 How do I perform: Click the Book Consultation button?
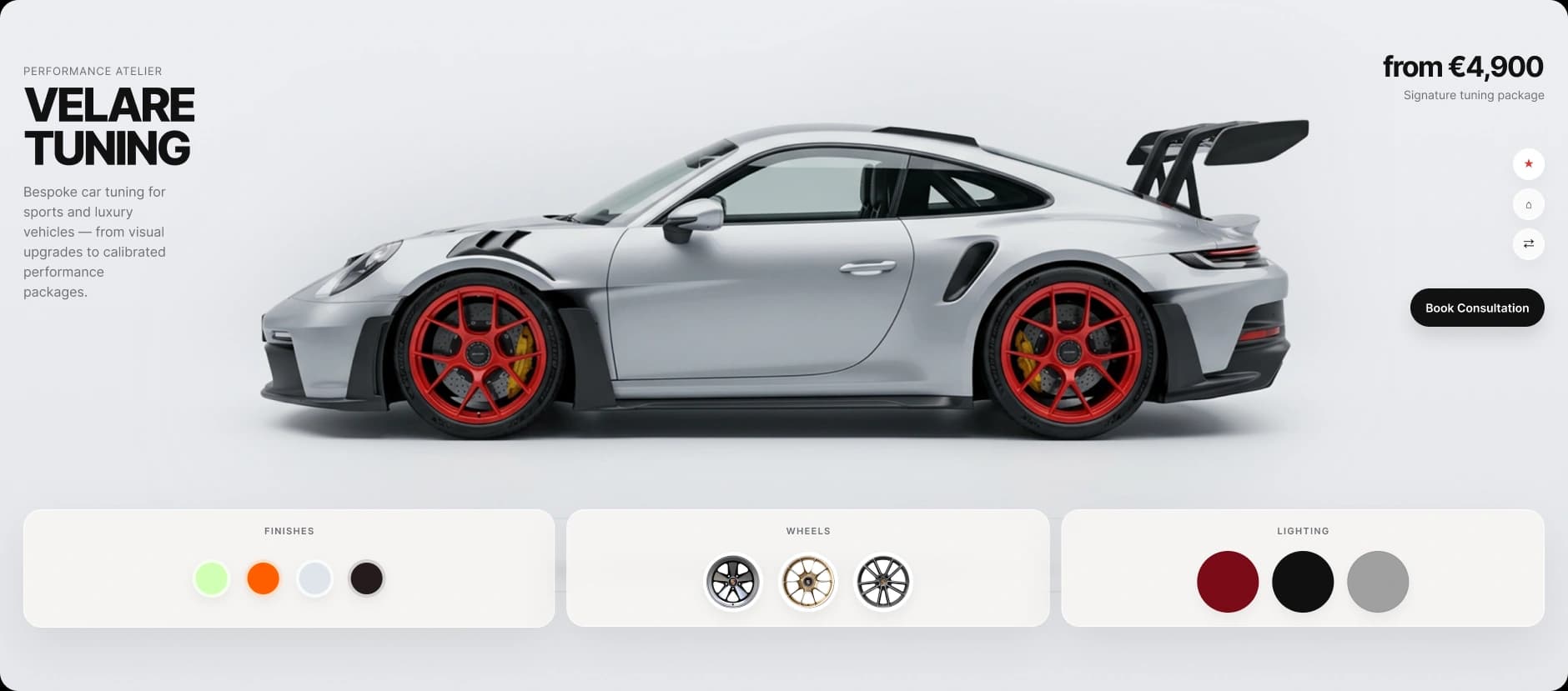(x=1477, y=308)
